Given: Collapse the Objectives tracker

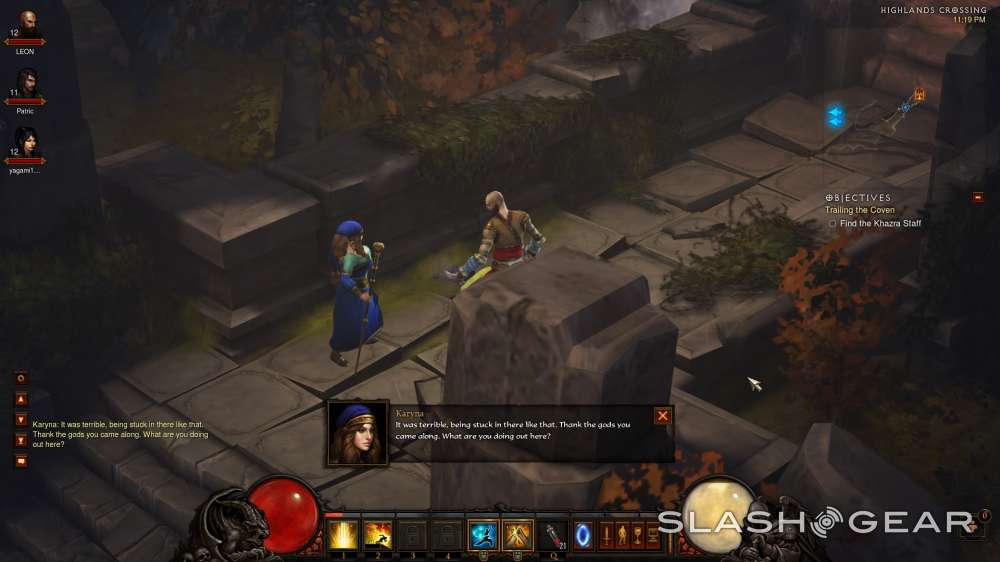Looking at the screenshot, I should tap(977, 197).
